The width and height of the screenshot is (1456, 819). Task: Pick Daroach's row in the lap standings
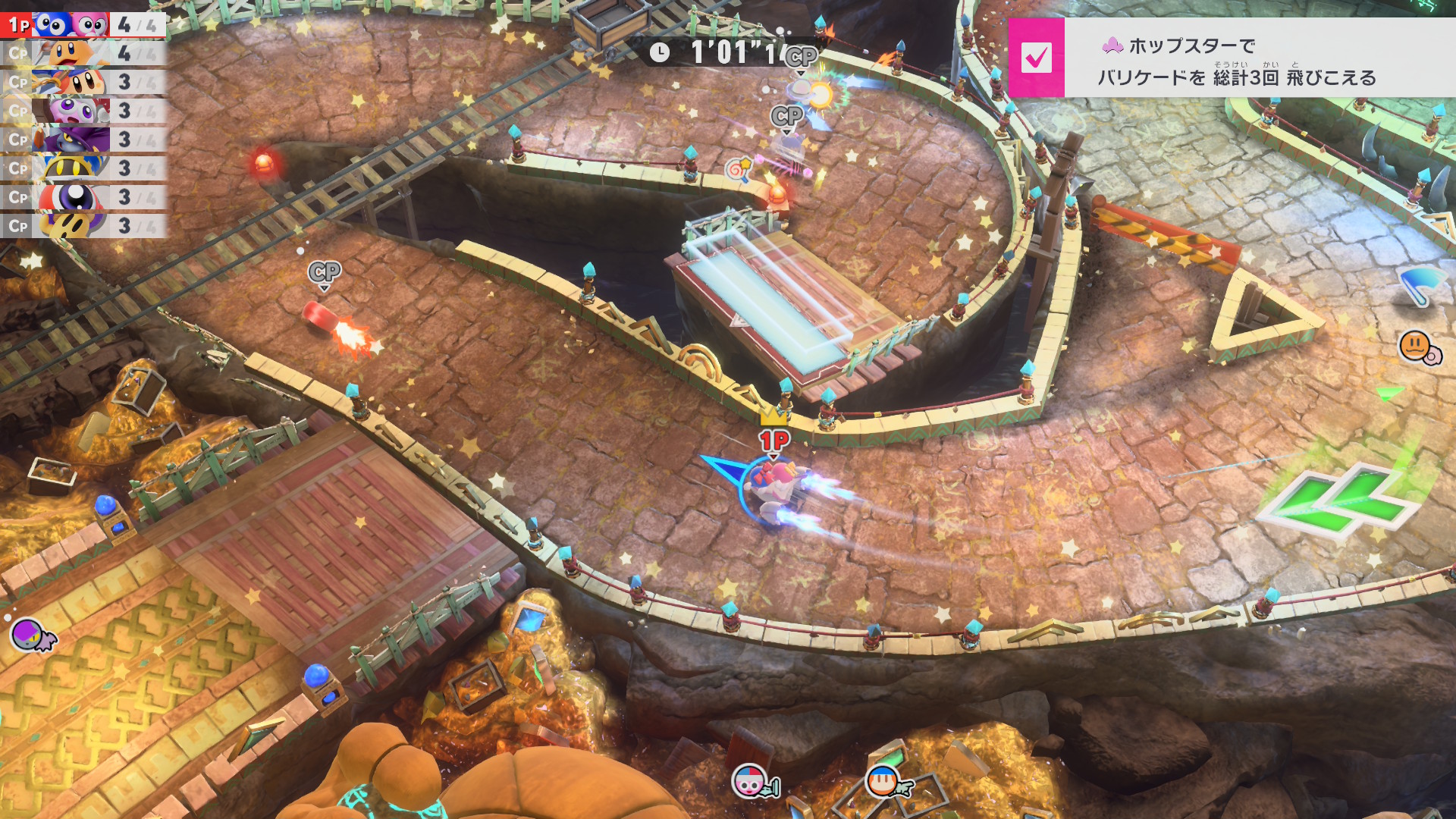click(82, 140)
